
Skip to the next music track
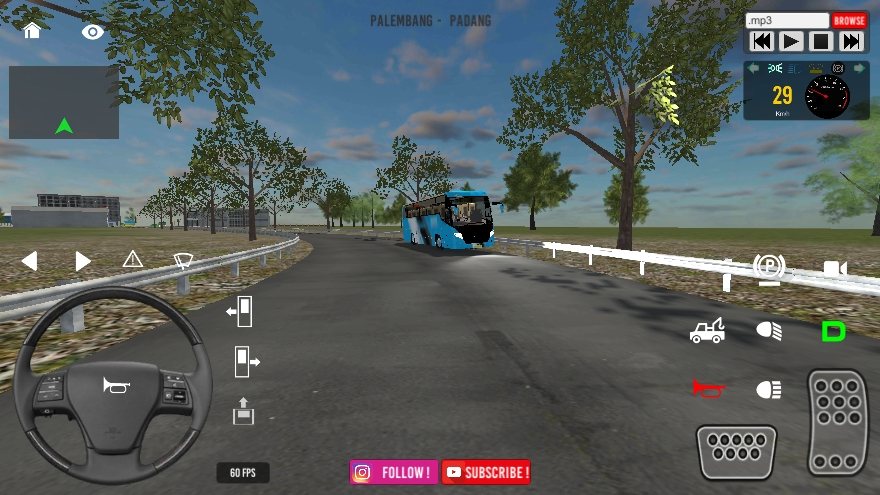point(851,41)
